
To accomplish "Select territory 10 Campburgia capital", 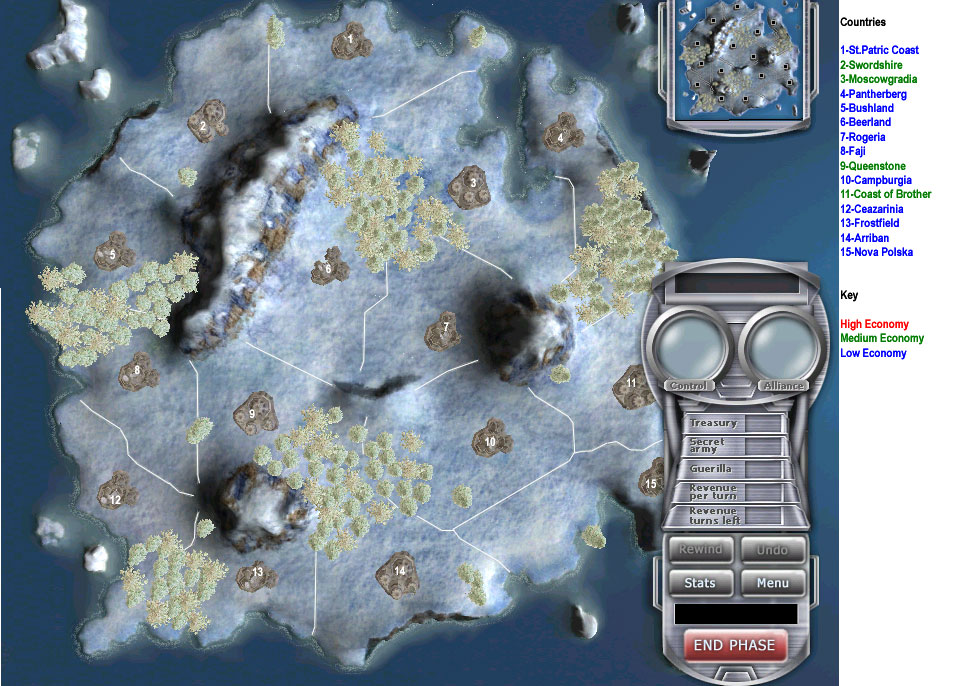I will tap(490, 439).
